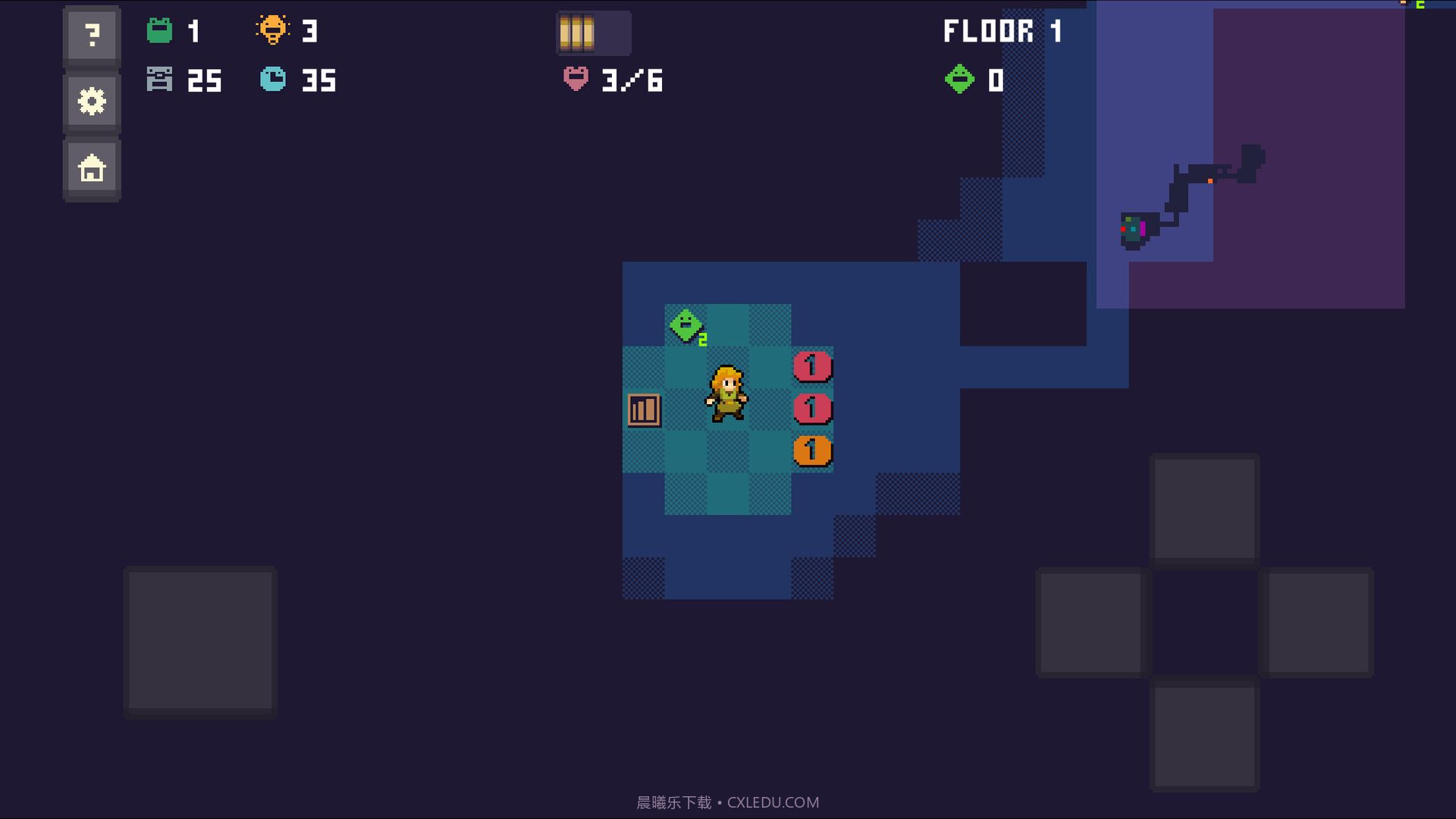Select the ammo bars item slot
Image resolution: width=1456 pixels, height=819 pixels.
point(593,33)
